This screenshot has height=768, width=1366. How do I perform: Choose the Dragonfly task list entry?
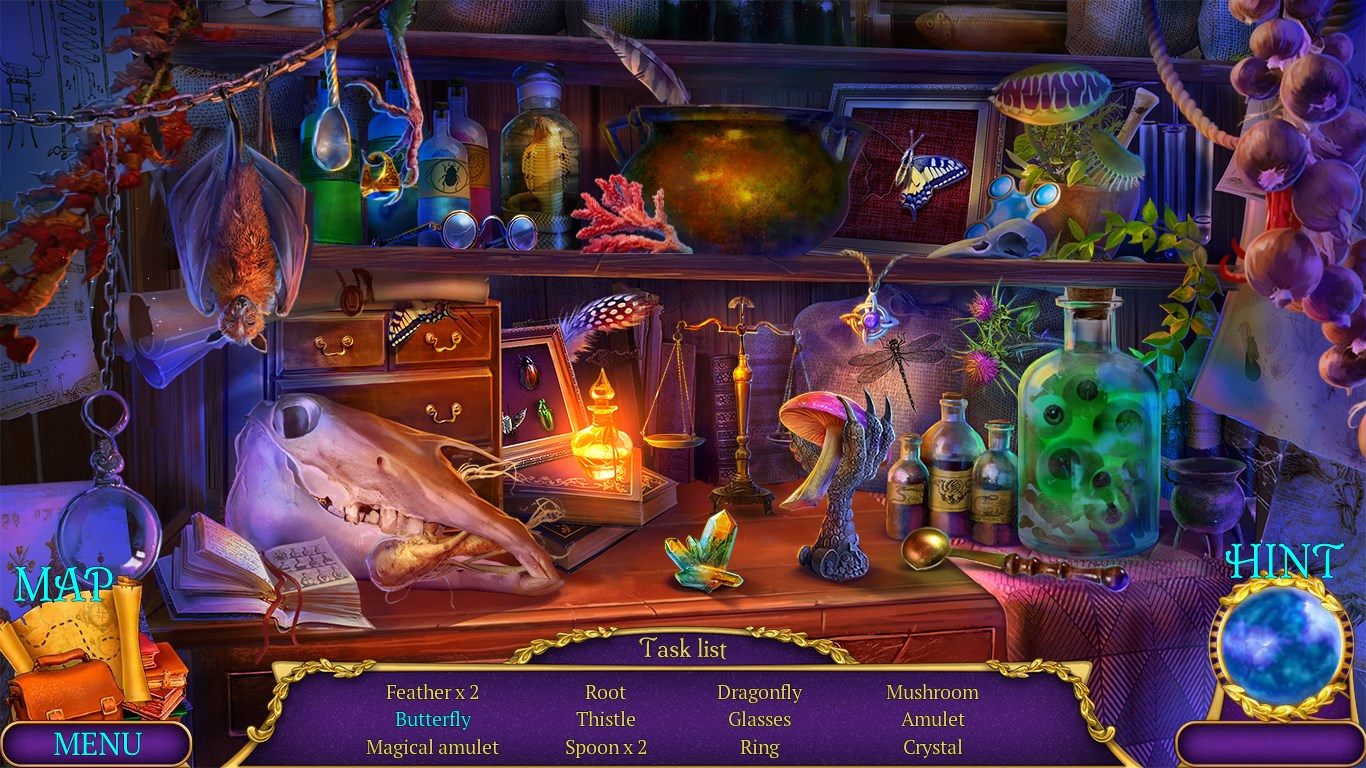(x=759, y=692)
